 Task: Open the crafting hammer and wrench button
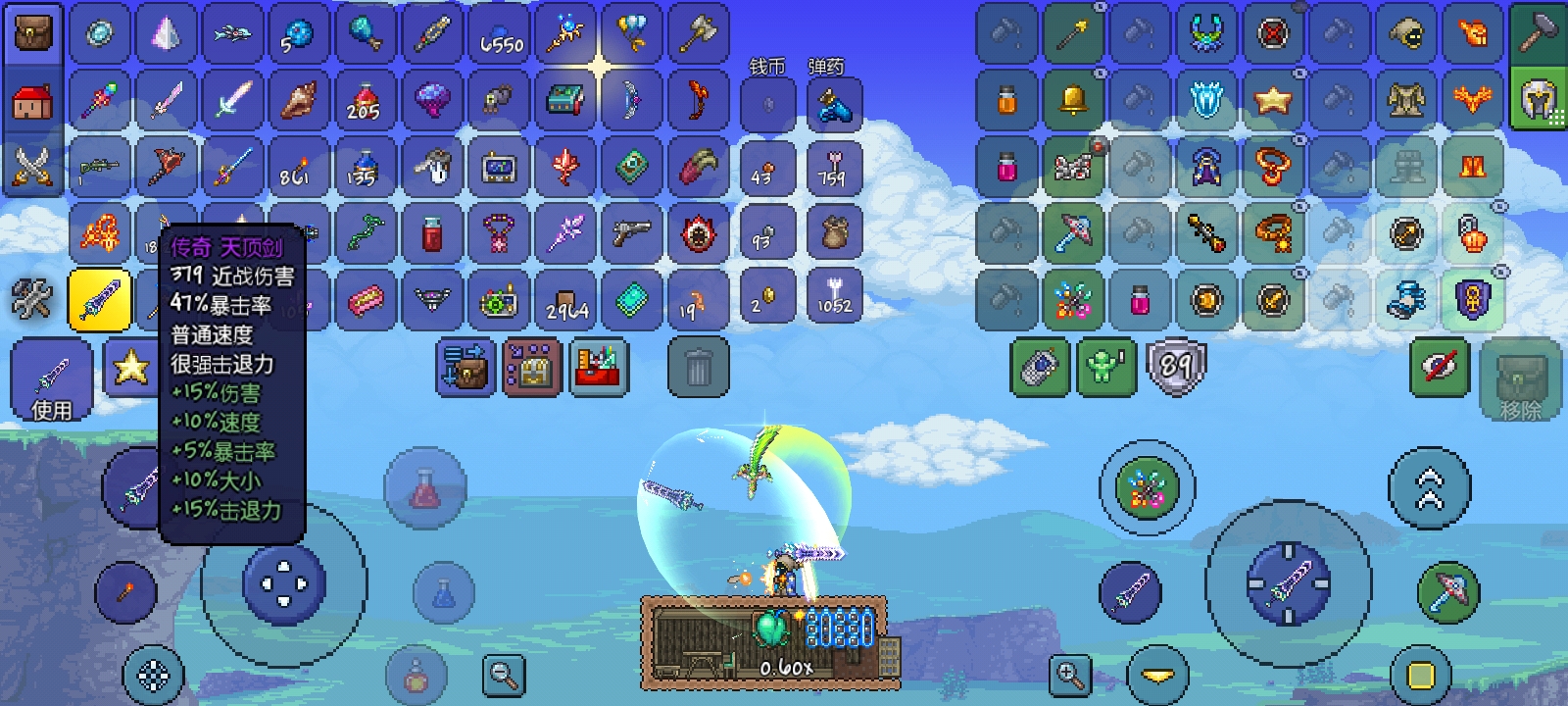[x=31, y=299]
